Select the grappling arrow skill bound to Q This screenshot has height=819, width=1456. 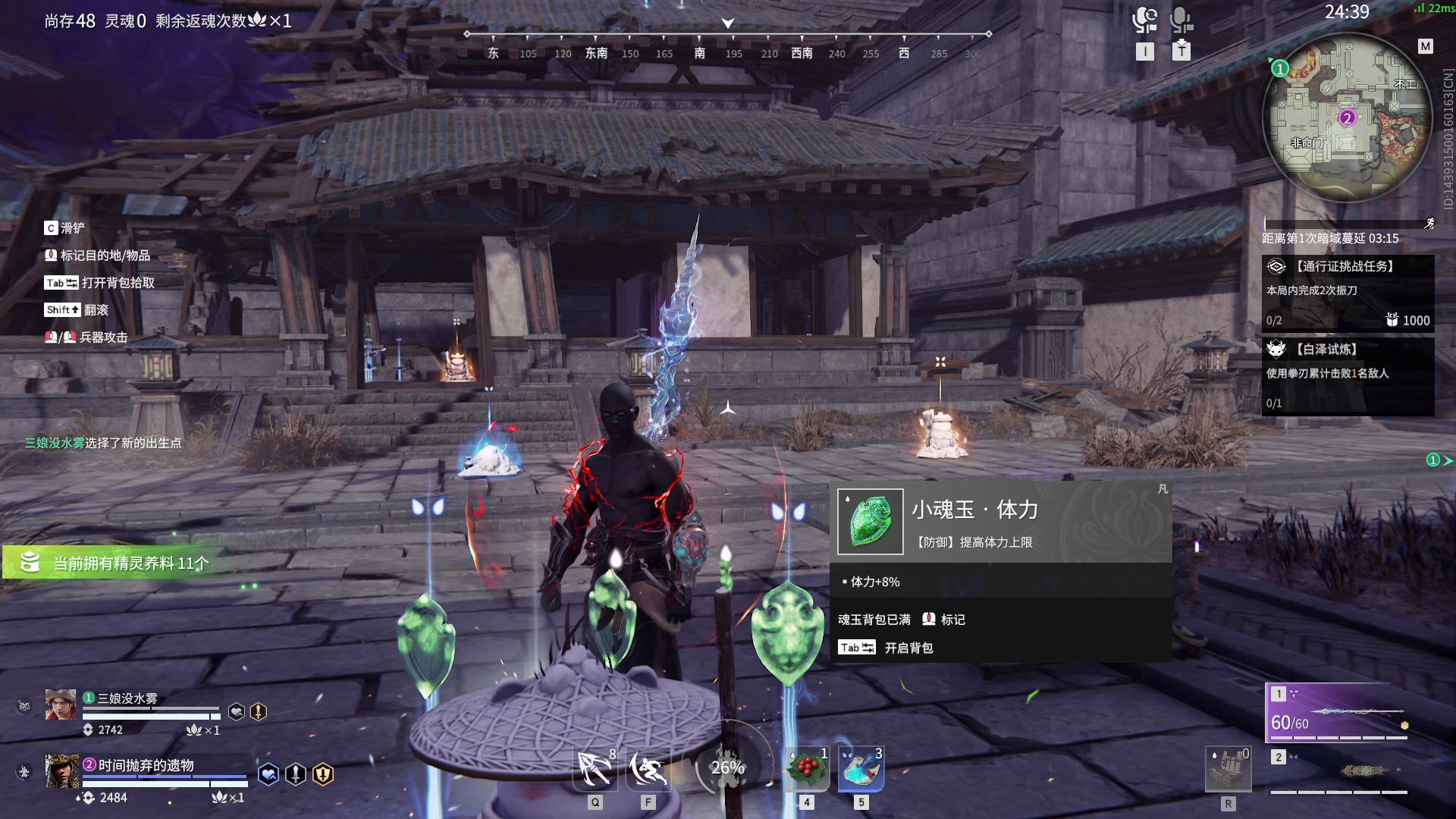[x=595, y=768]
